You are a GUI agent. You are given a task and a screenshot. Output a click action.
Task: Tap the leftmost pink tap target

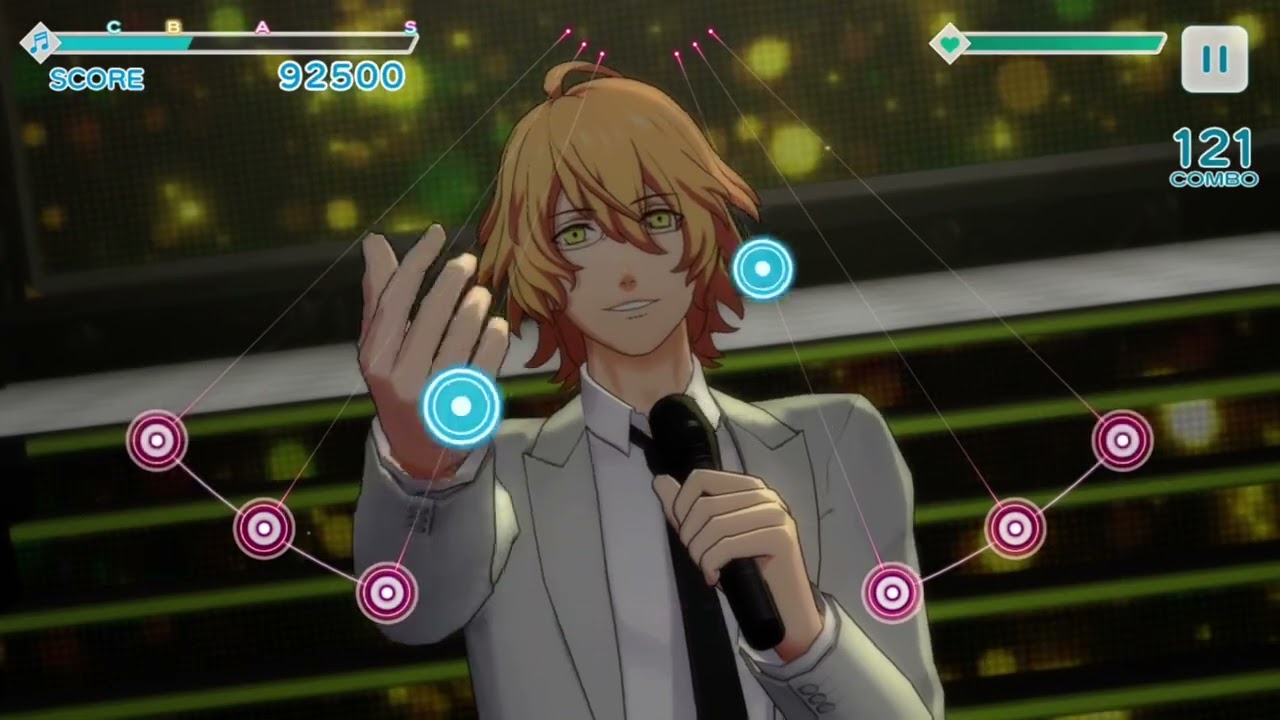157,440
